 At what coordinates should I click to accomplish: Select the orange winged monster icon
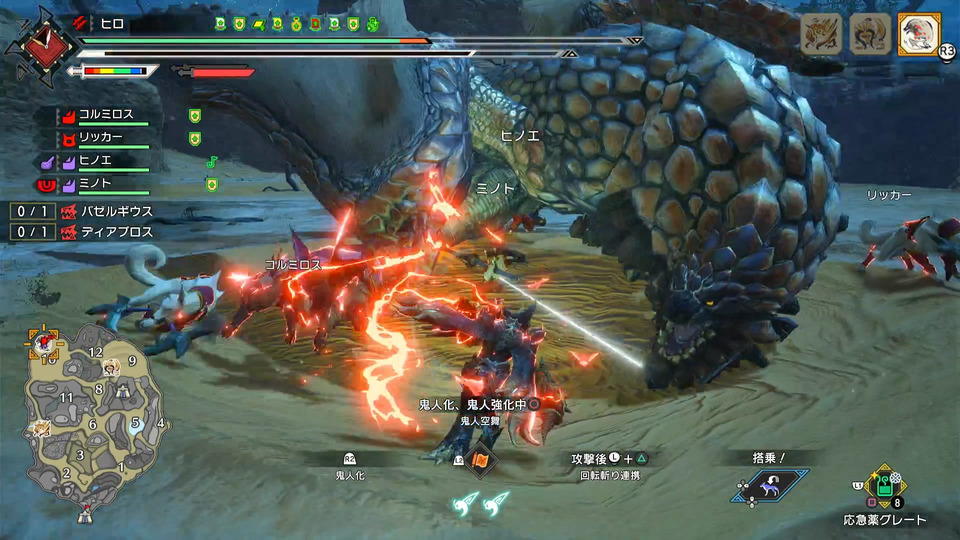(821, 35)
